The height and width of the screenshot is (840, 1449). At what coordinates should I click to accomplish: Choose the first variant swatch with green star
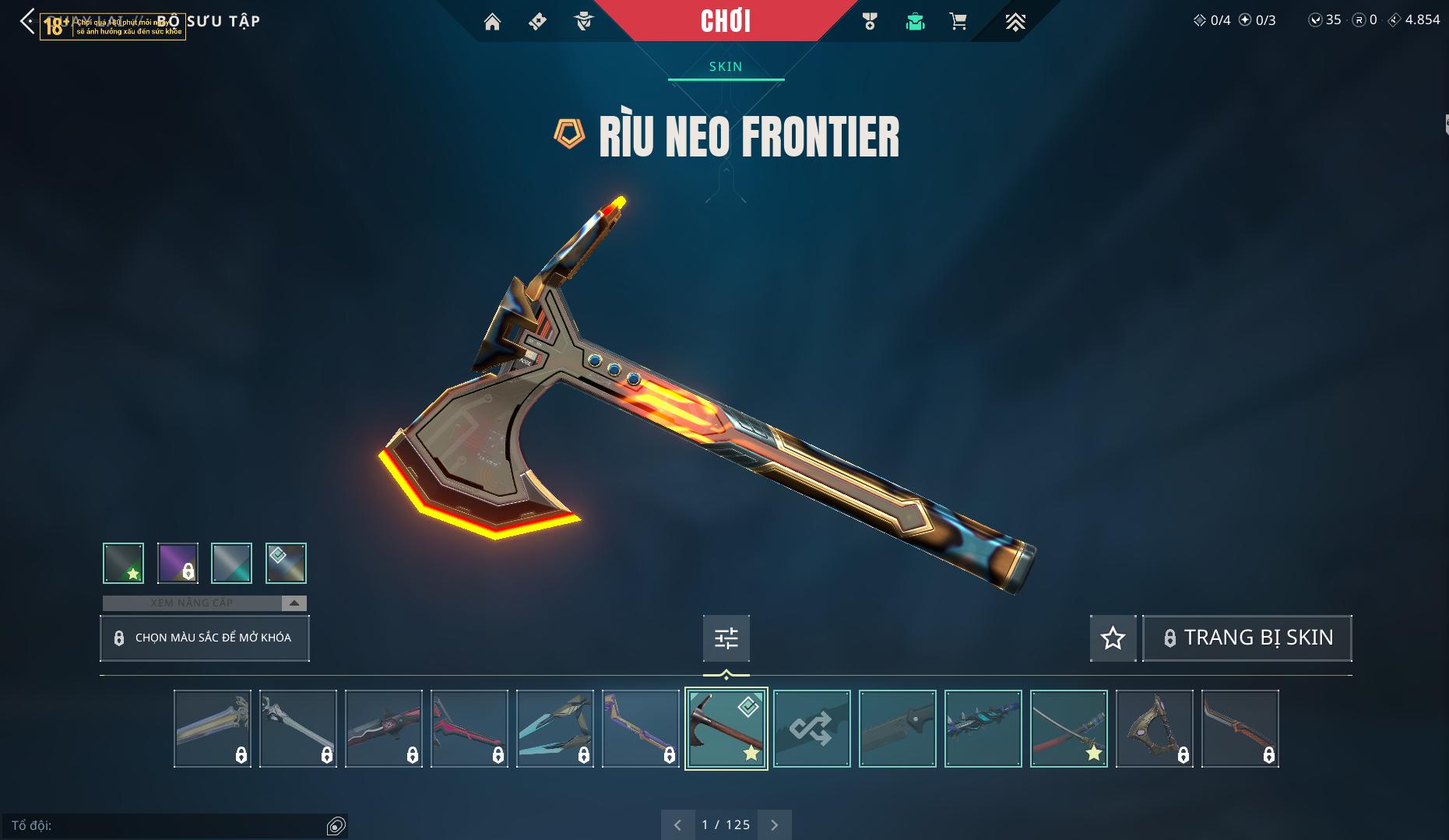click(123, 563)
